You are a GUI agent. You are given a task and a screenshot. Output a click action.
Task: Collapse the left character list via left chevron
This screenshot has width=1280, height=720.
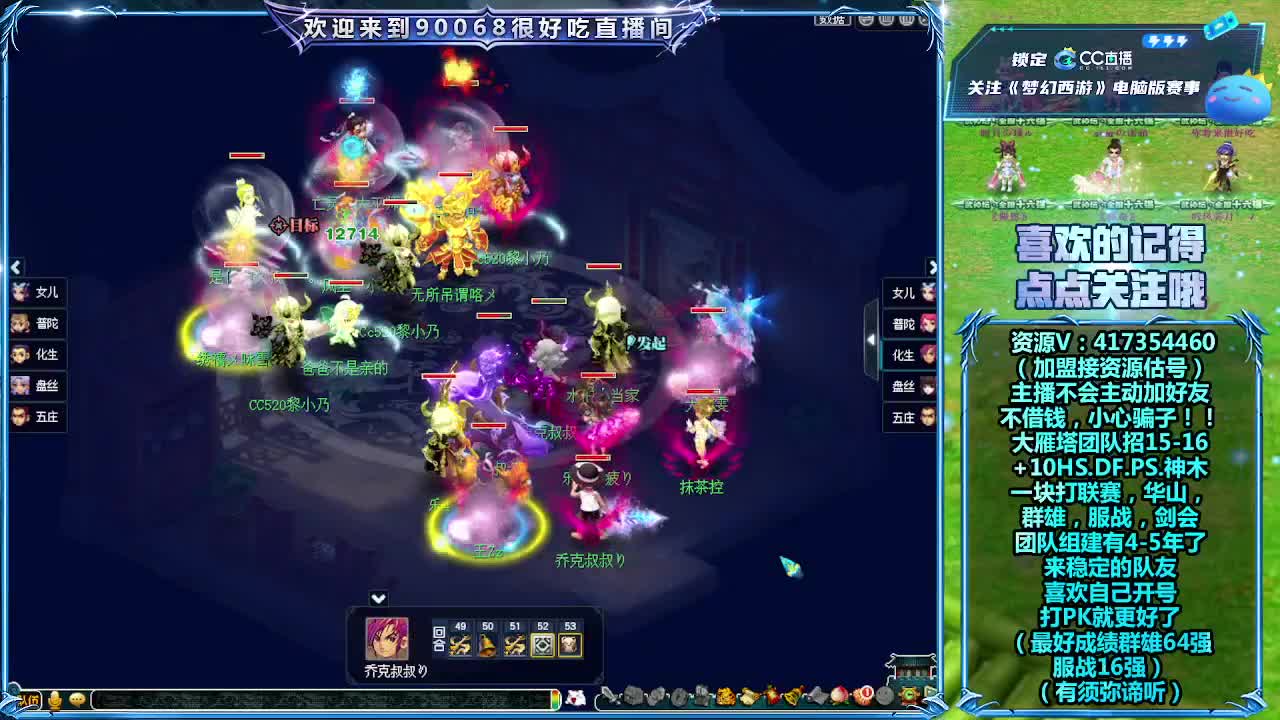14,267
